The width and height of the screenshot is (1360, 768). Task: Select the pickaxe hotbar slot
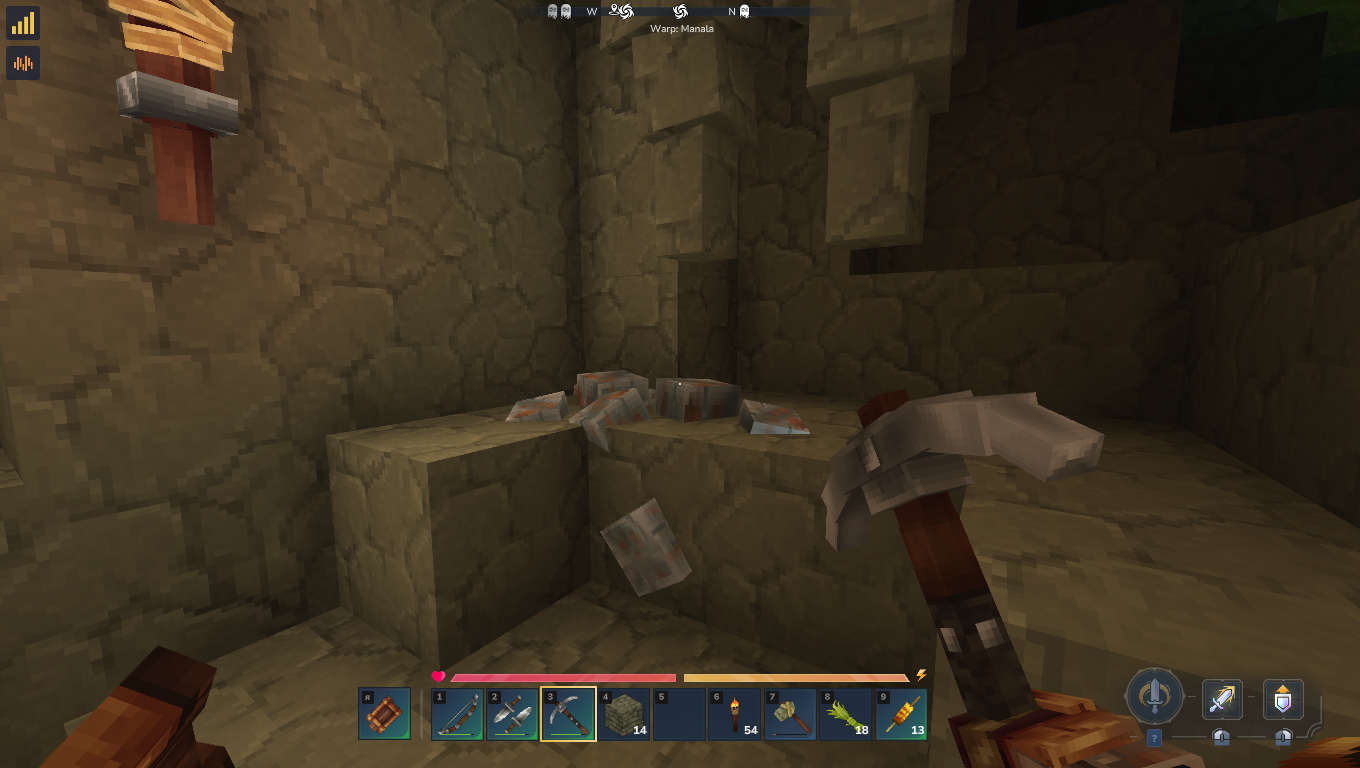[568, 714]
